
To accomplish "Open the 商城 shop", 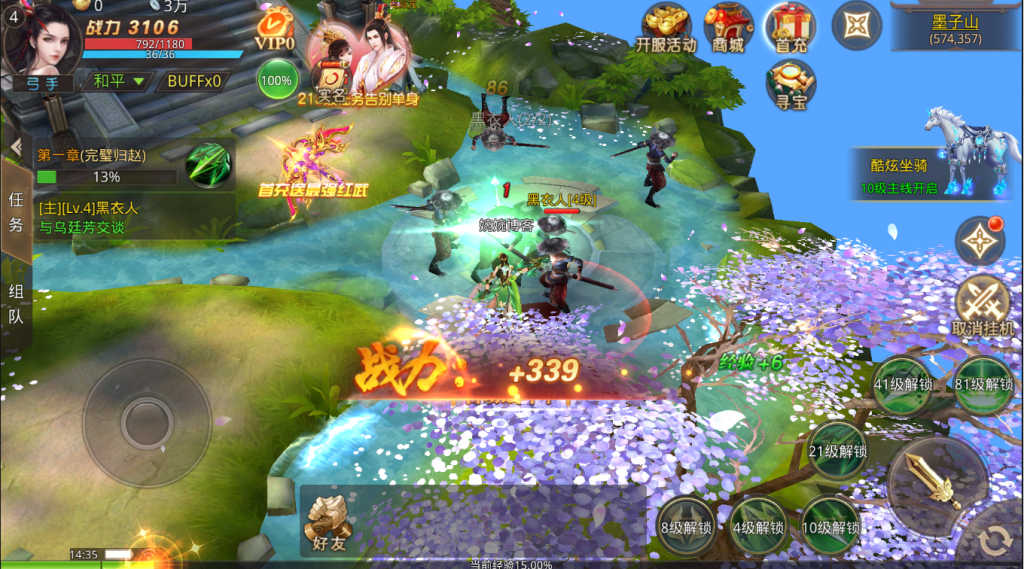I will [728, 28].
